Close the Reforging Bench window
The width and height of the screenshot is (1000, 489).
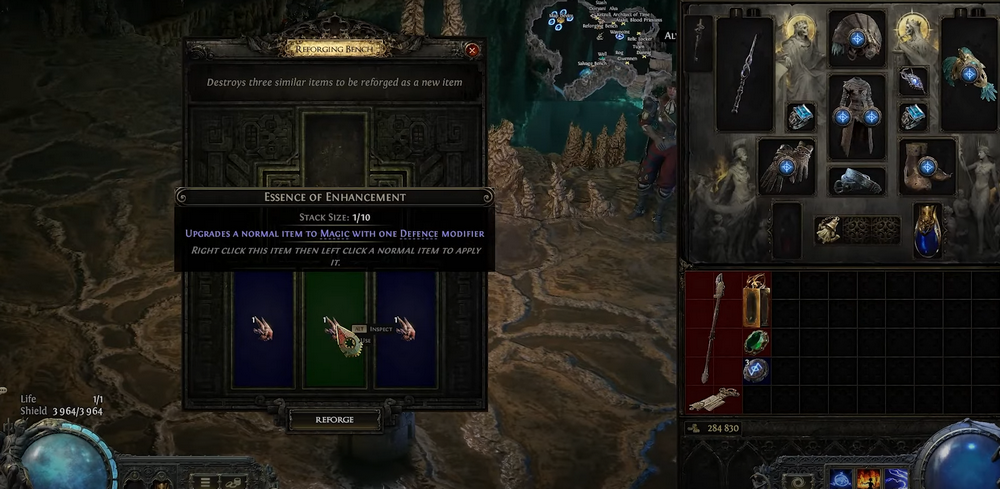(x=472, y=50)
